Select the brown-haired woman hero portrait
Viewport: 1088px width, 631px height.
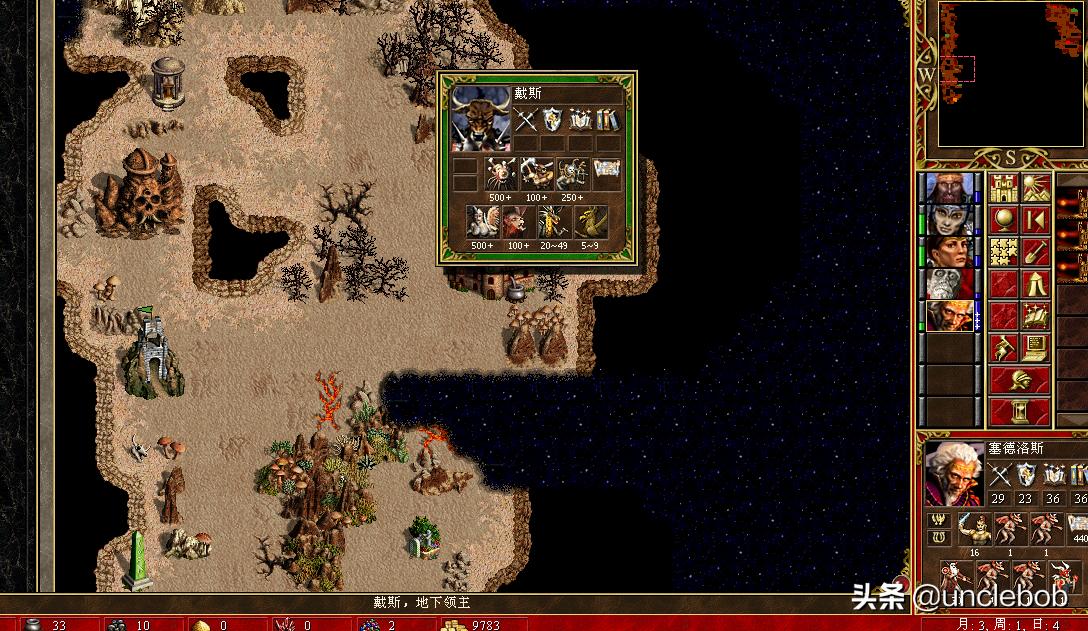tap(948, 252)
